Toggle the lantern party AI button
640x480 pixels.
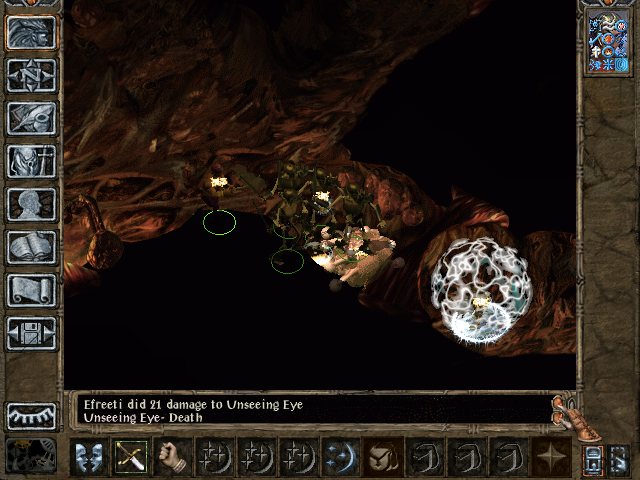click(x=593, y=459)
